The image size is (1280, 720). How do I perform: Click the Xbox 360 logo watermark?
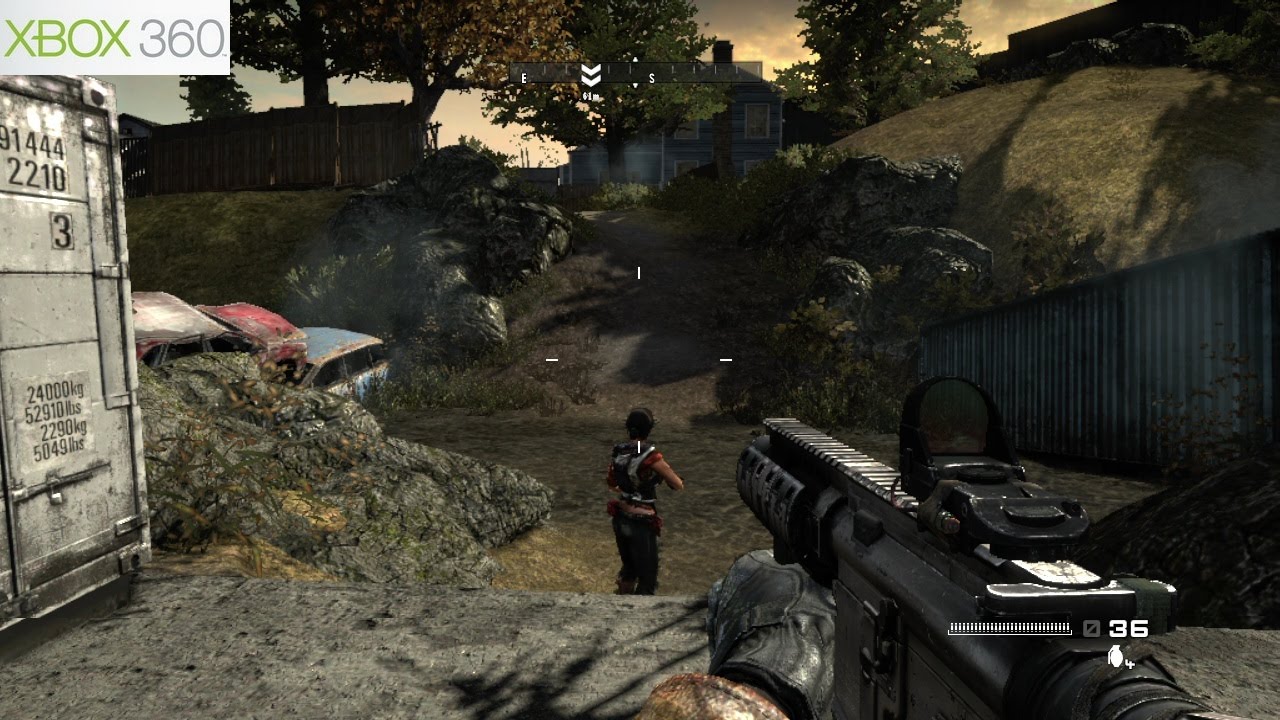coord(114,37)
